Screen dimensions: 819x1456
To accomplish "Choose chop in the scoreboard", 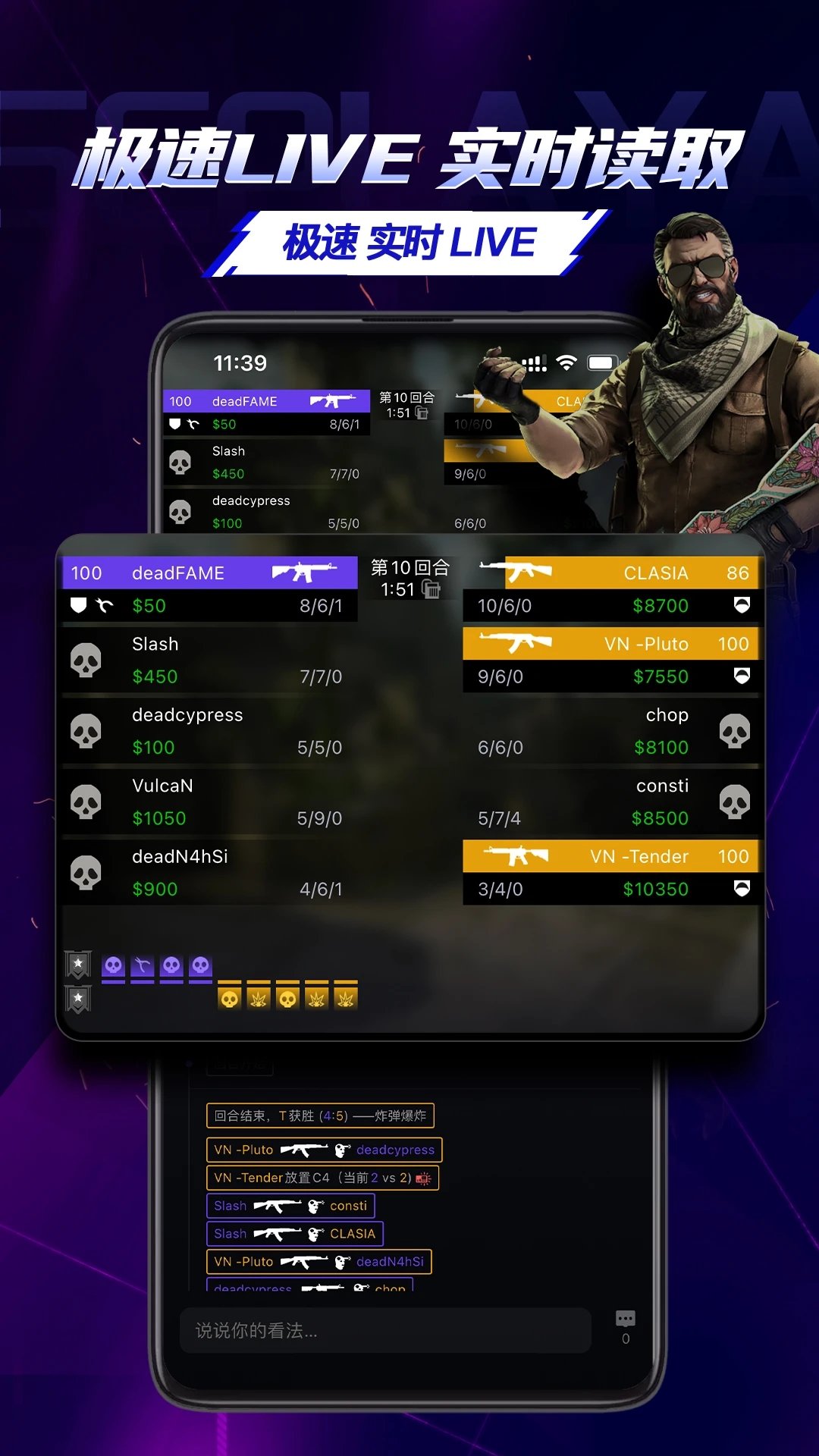I will click(610, 731).
